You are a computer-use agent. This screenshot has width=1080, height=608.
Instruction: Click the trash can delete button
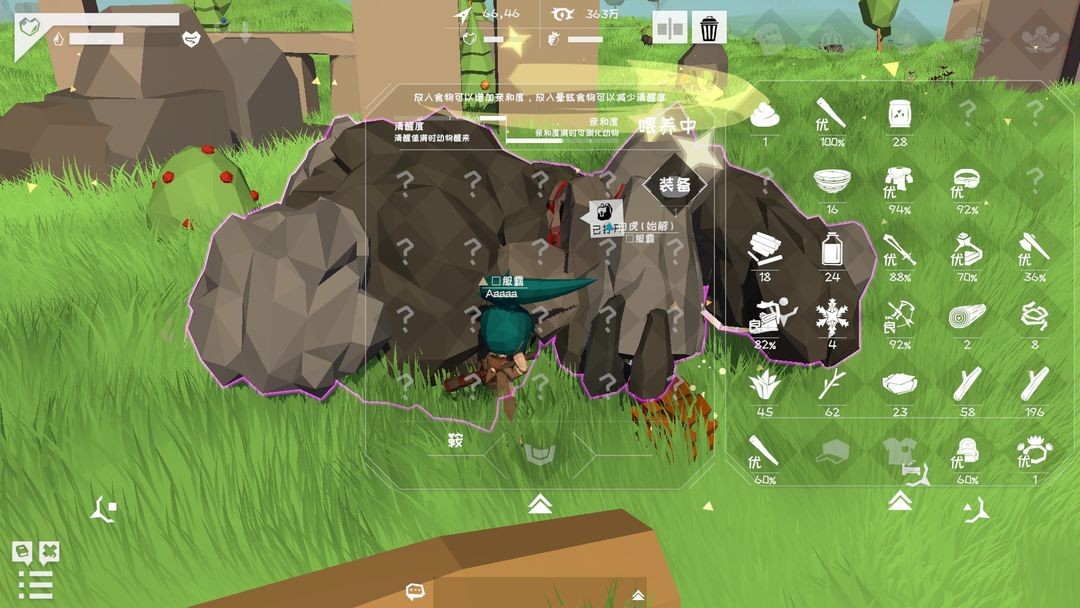pos(709,28)
